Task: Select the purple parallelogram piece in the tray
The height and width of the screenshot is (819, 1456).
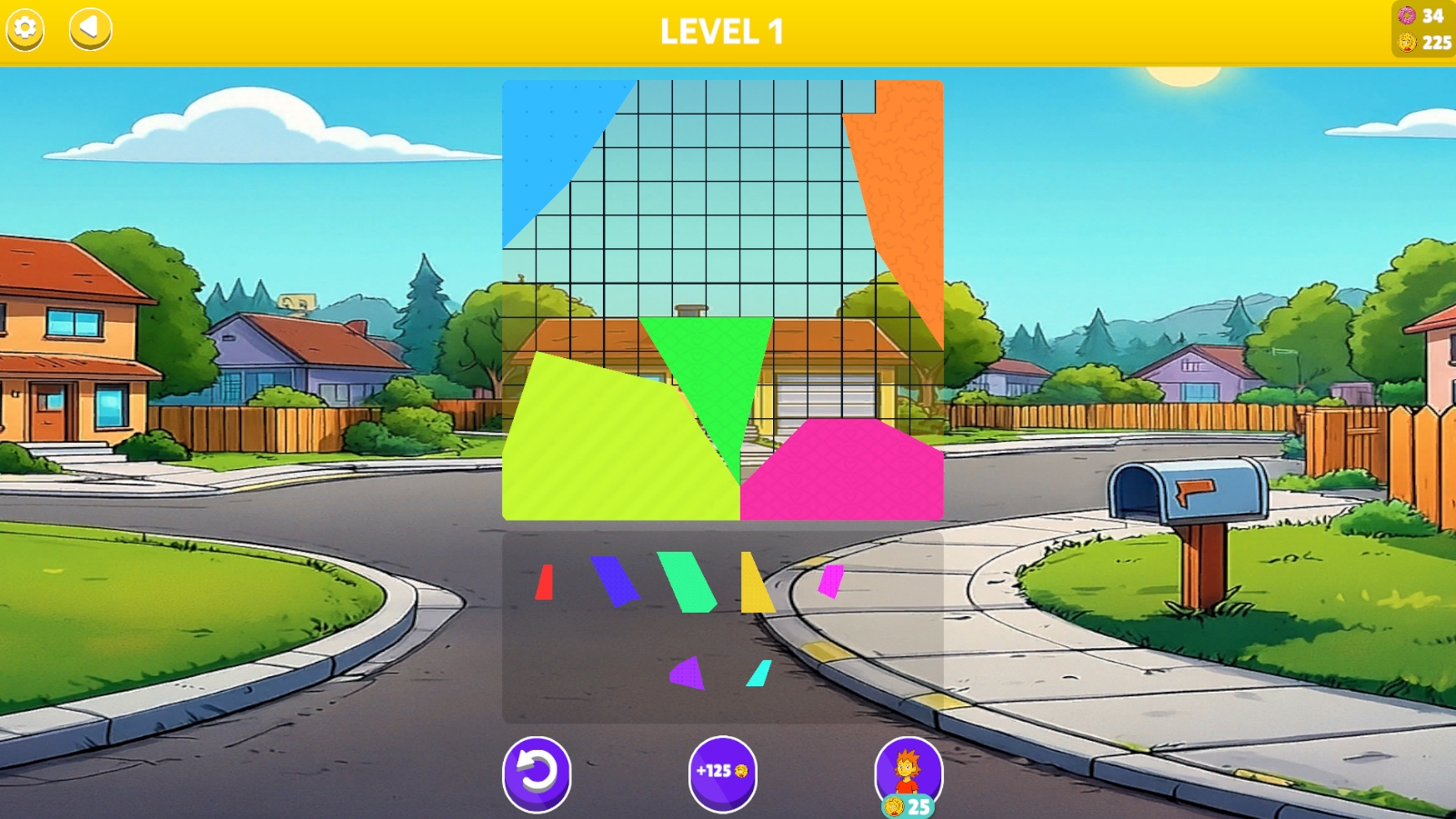Action: (615, 580)
